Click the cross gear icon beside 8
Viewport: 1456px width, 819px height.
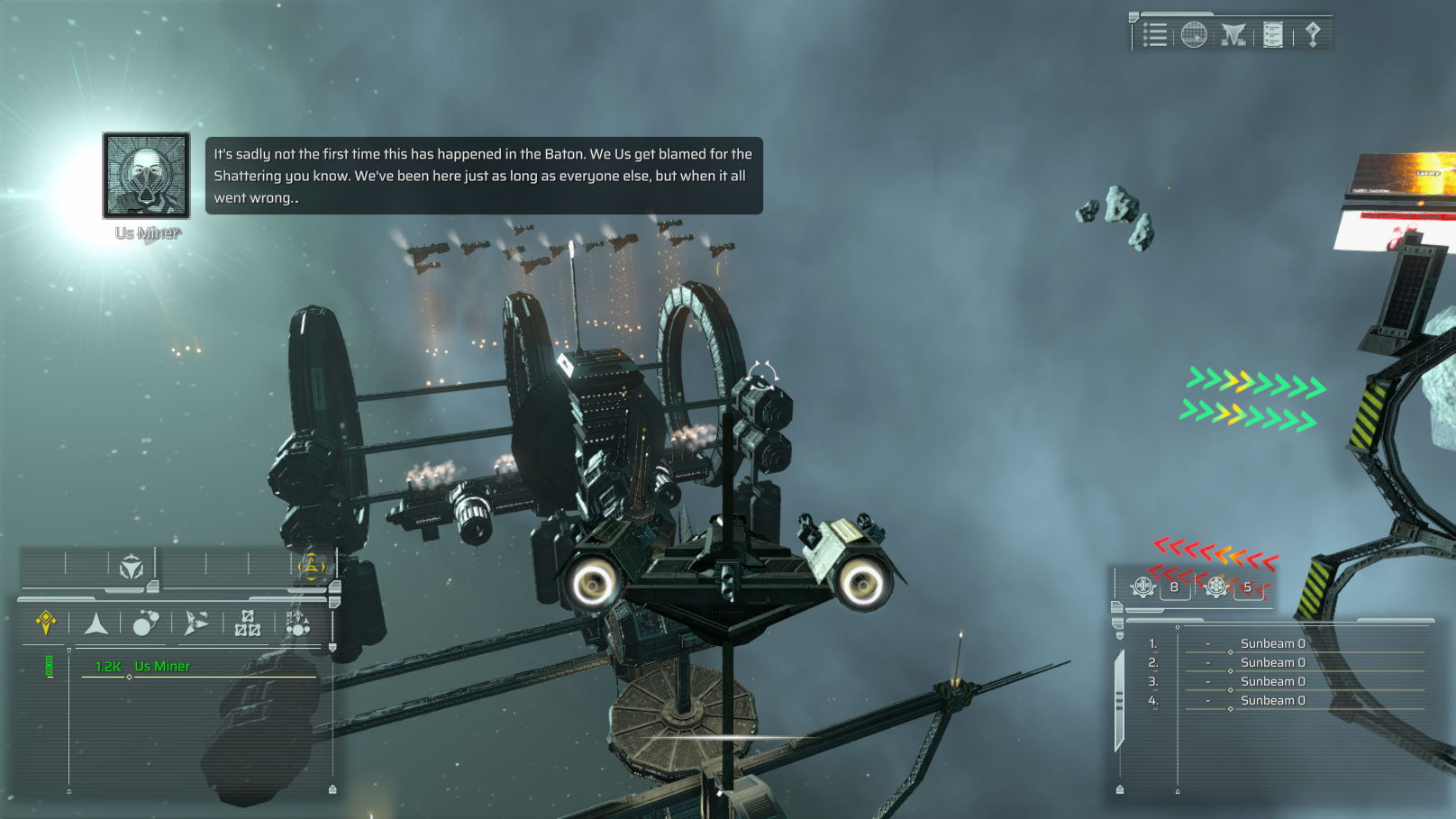coord(1143,587)
